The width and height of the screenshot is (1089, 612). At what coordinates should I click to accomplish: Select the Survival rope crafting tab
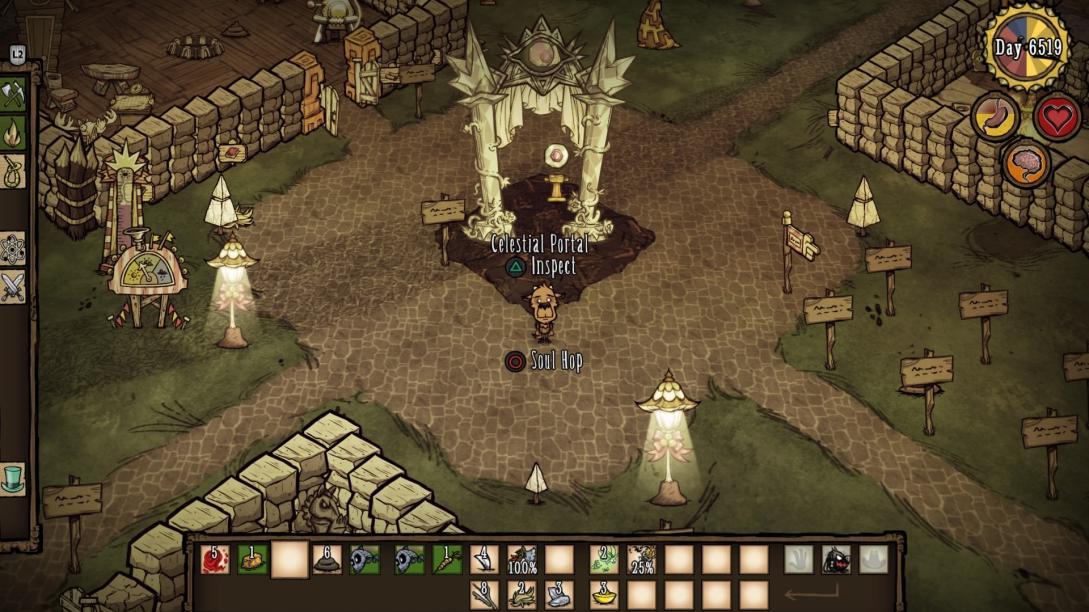click(x=13, y=170)
